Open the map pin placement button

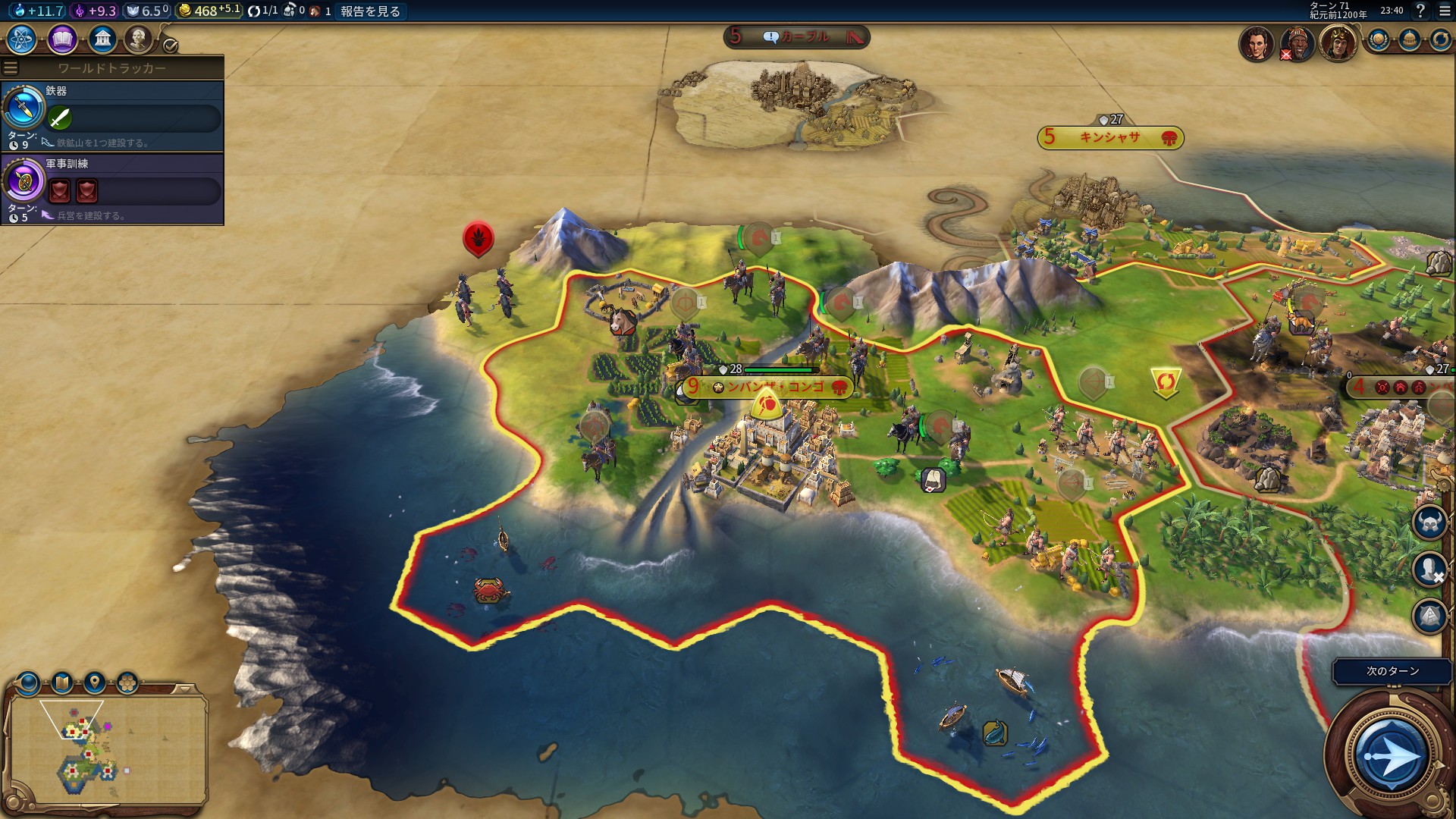[x=95, y=682]
